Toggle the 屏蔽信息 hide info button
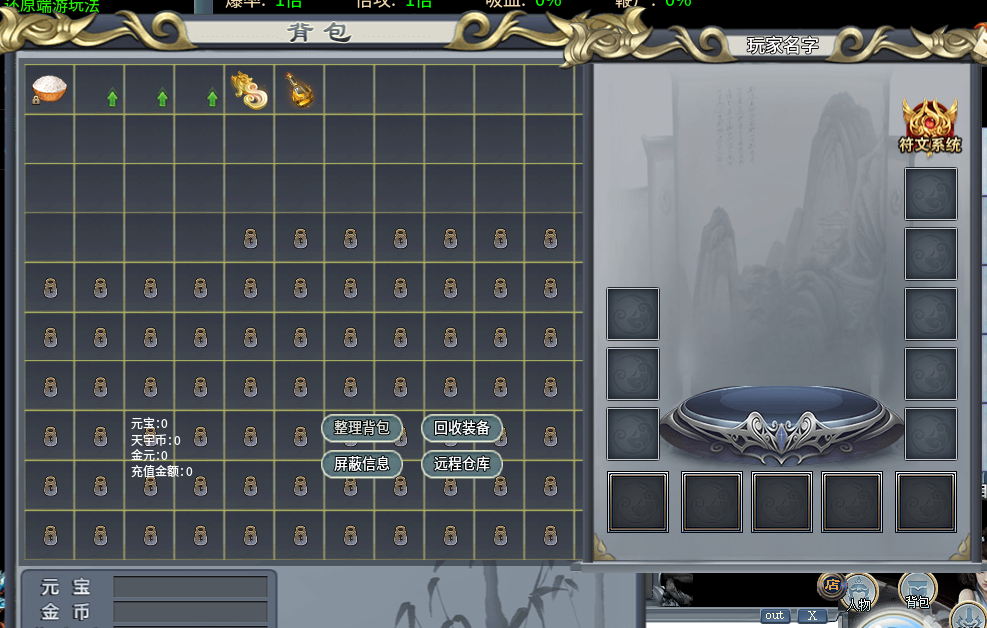987x628 pixels. click(x=362, y=464)
